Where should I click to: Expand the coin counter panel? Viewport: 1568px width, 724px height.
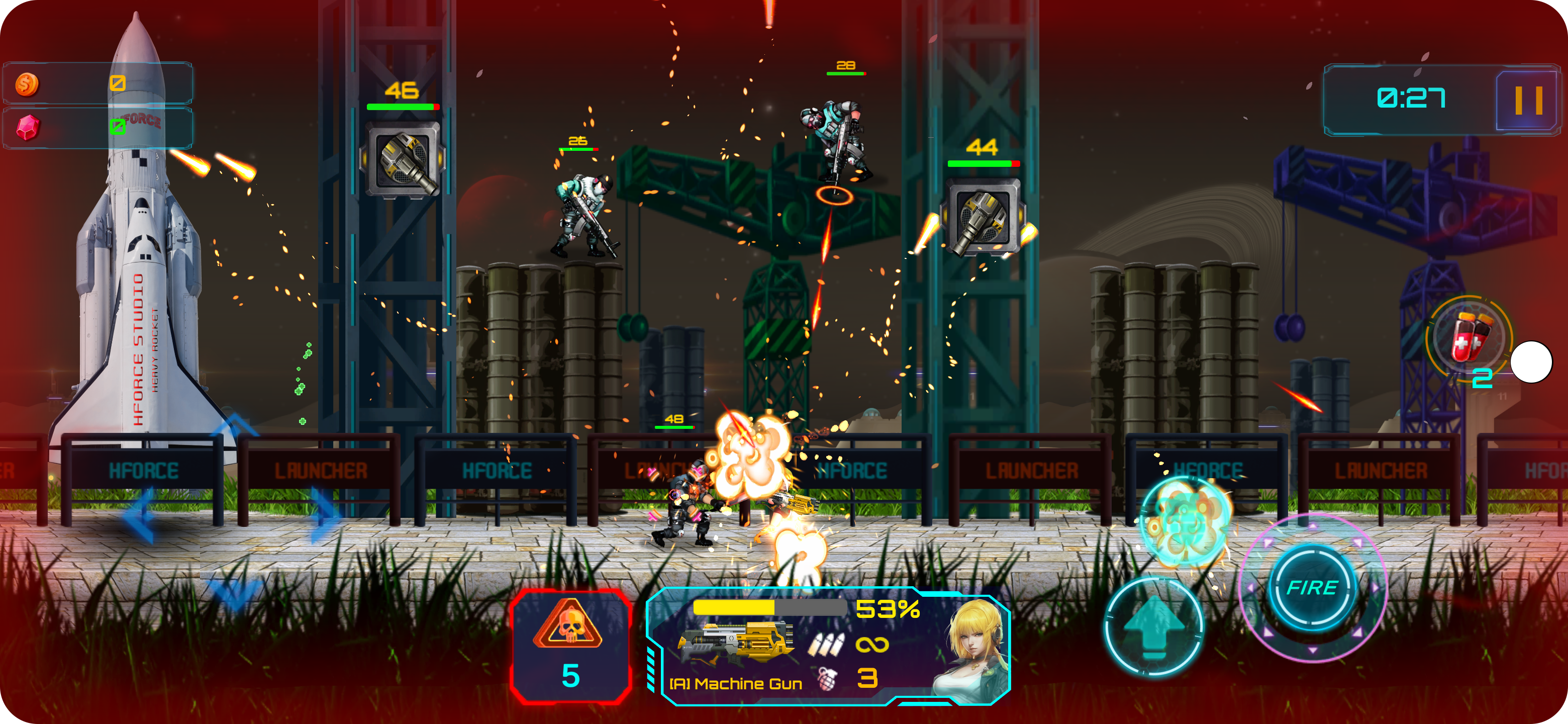click(x=99, y=83)
